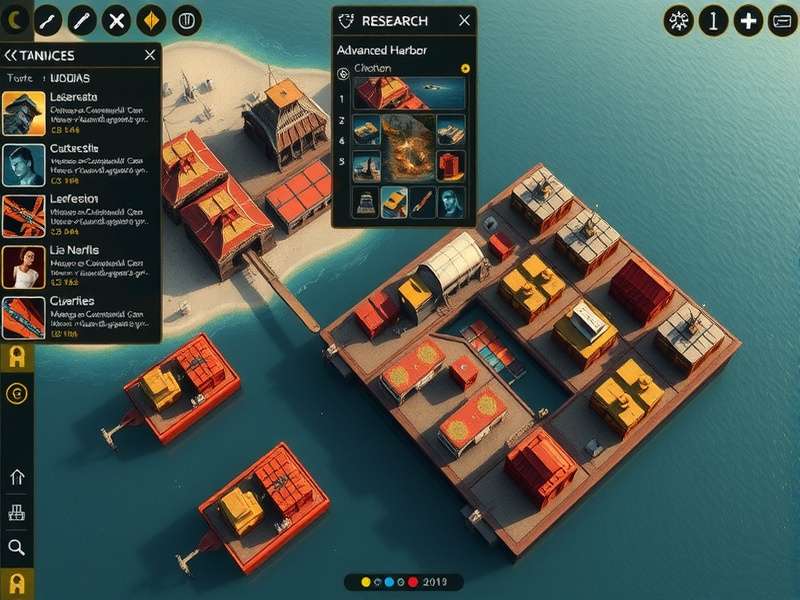Open the up-arrow home icon in sidebar

click(x=16, y=477)
